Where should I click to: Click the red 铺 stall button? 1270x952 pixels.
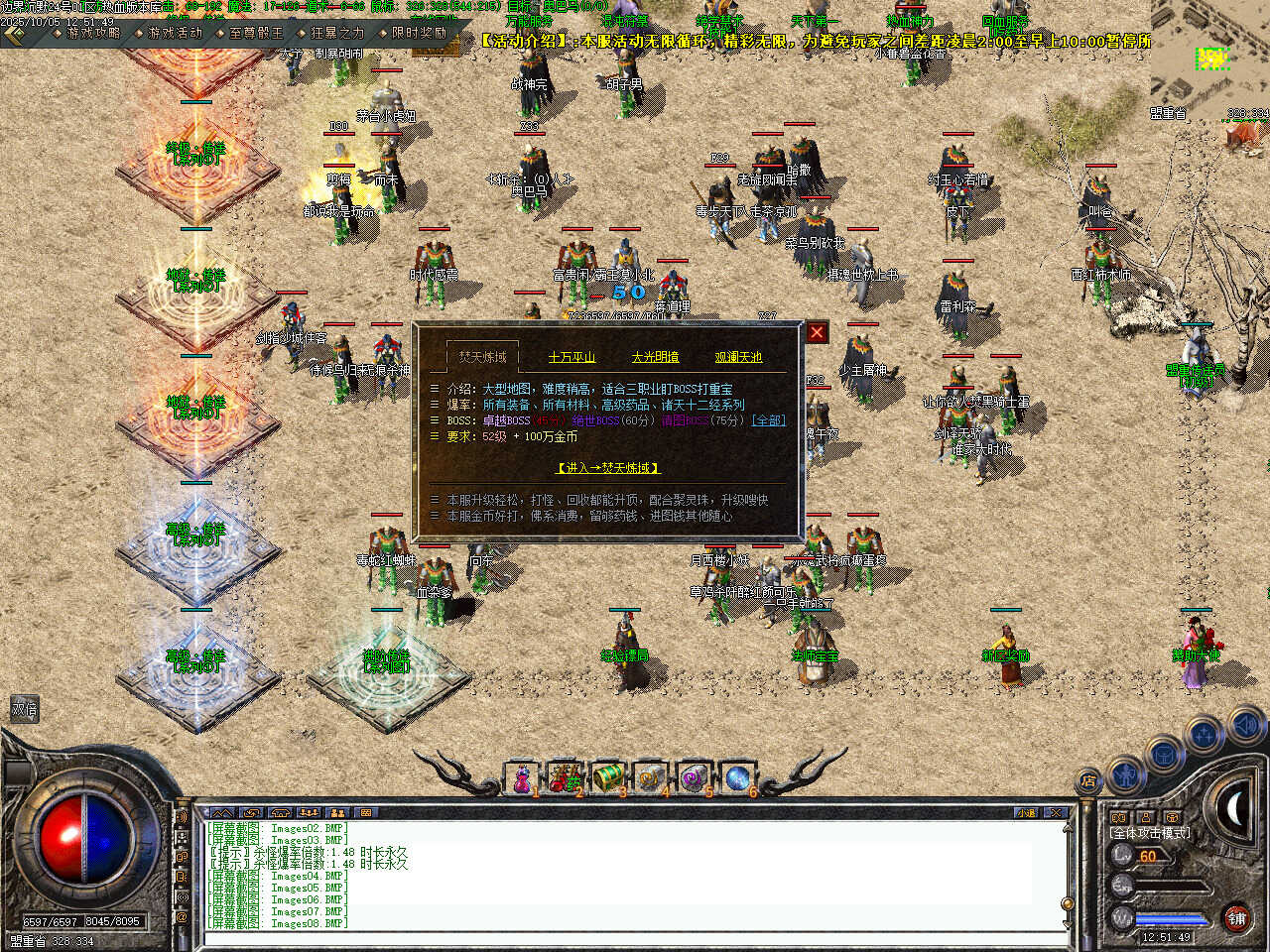1236,917
